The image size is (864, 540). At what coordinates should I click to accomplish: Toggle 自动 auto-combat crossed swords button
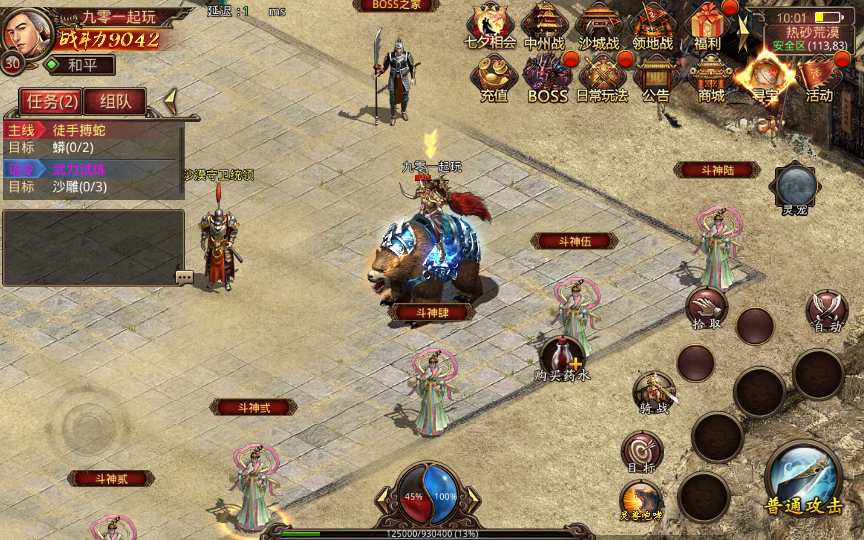[x=827, y=310]
